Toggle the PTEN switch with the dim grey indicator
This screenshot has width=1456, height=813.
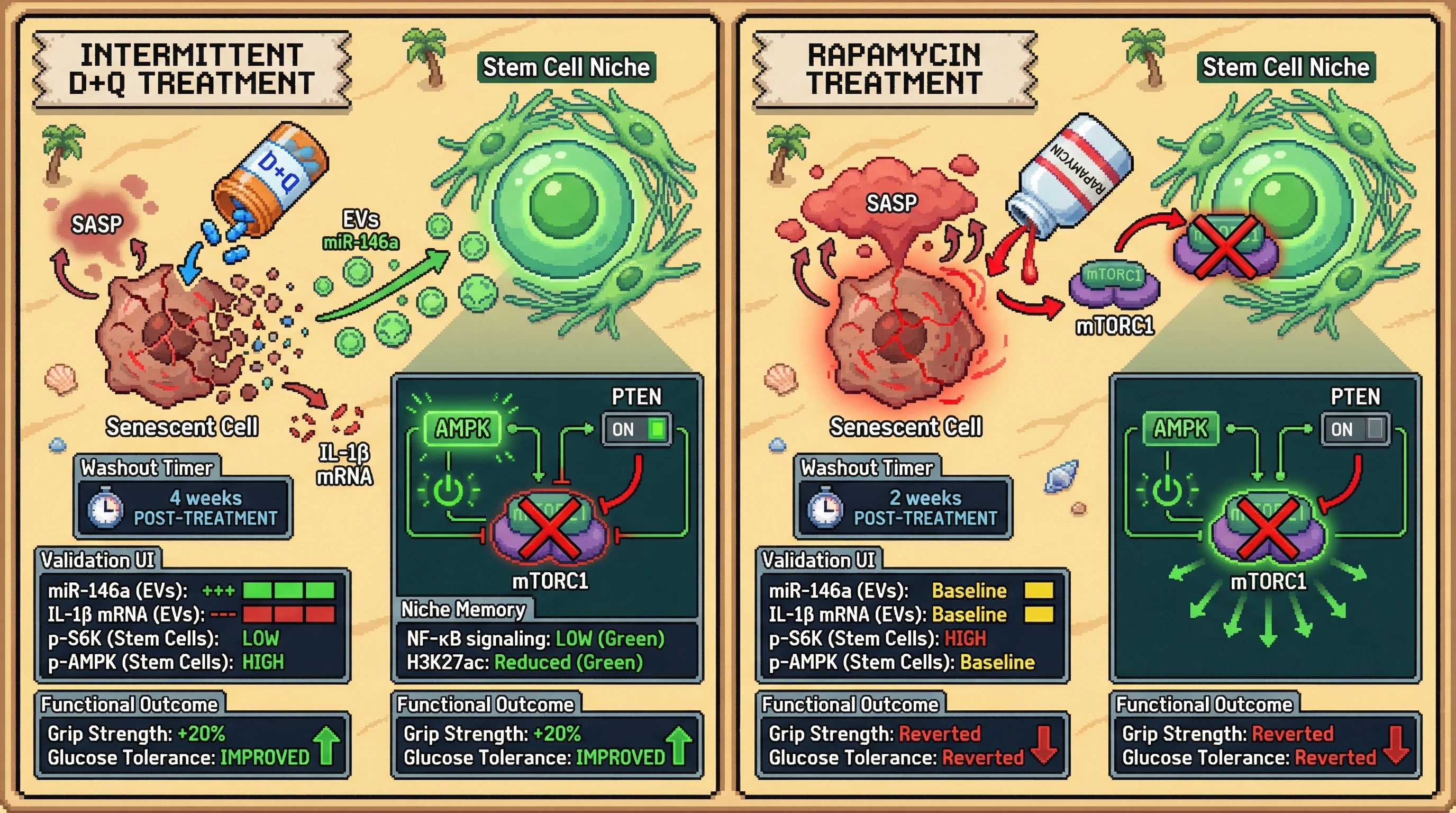click(x=1355, y=430)
